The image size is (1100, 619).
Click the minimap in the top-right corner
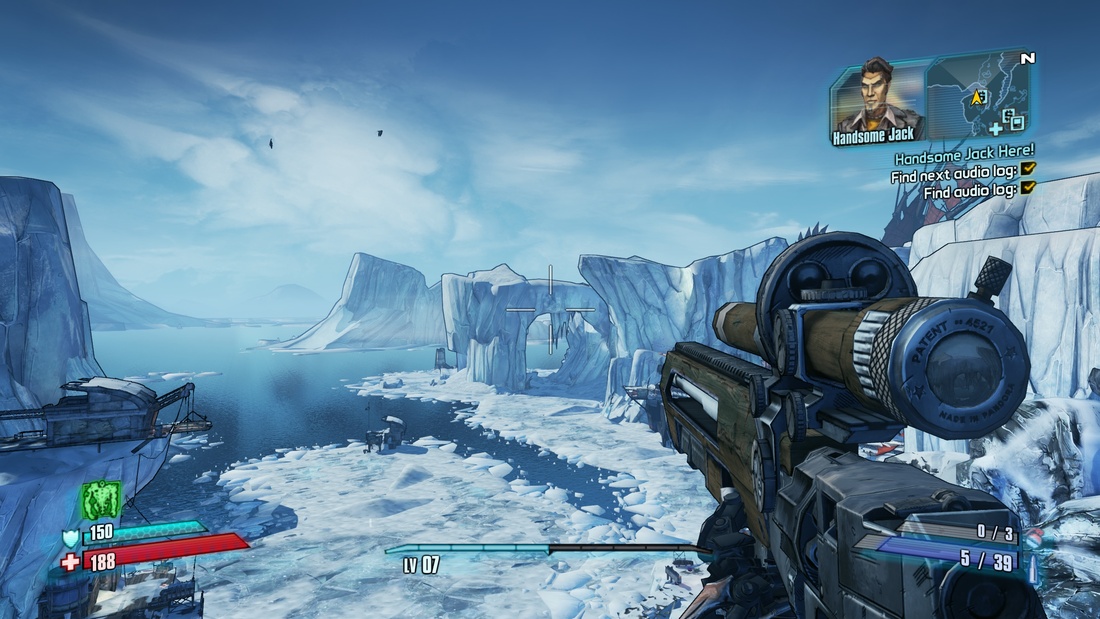click(980, 97)
